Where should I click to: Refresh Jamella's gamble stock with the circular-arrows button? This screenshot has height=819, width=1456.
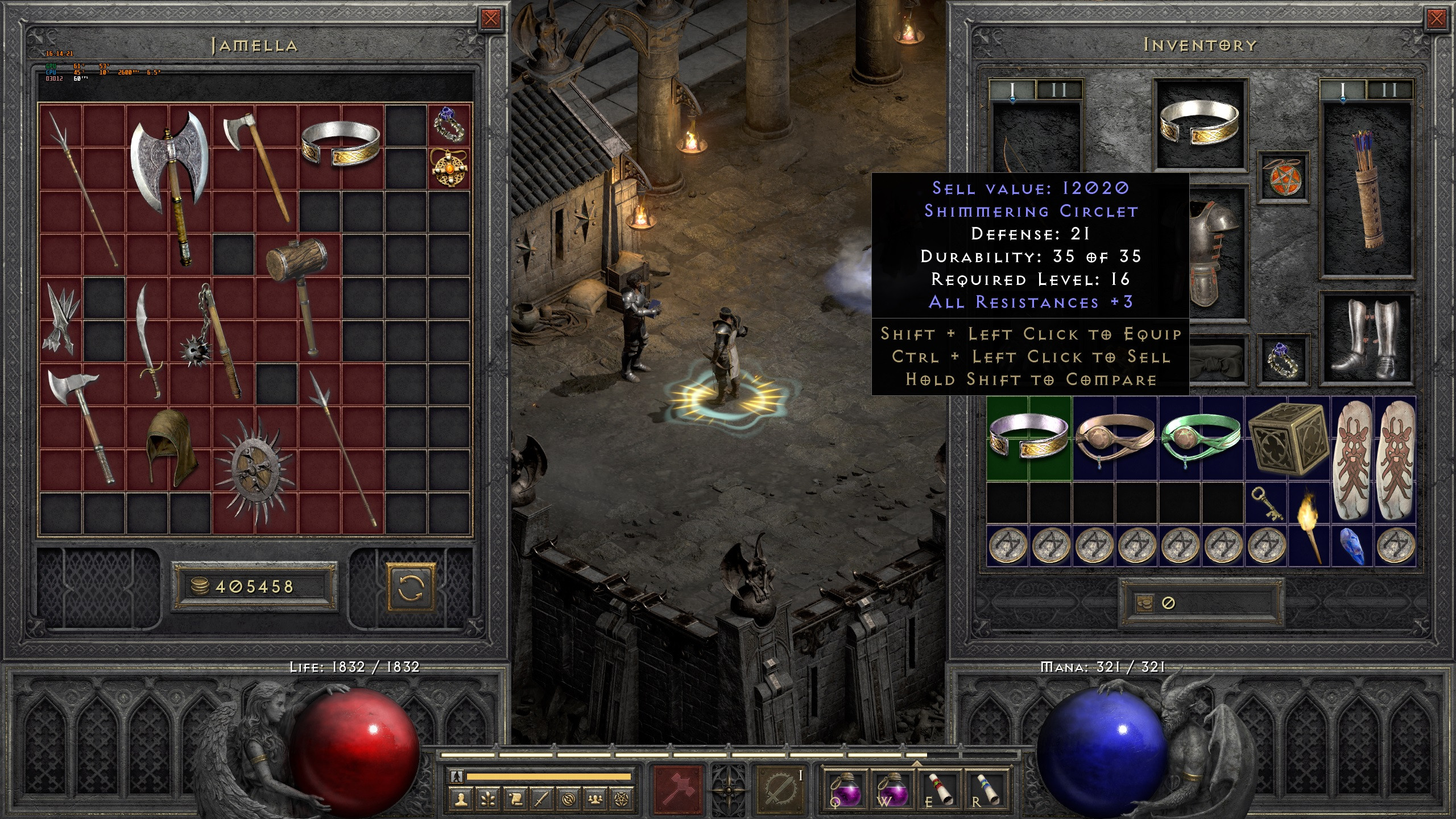(411, 586)
